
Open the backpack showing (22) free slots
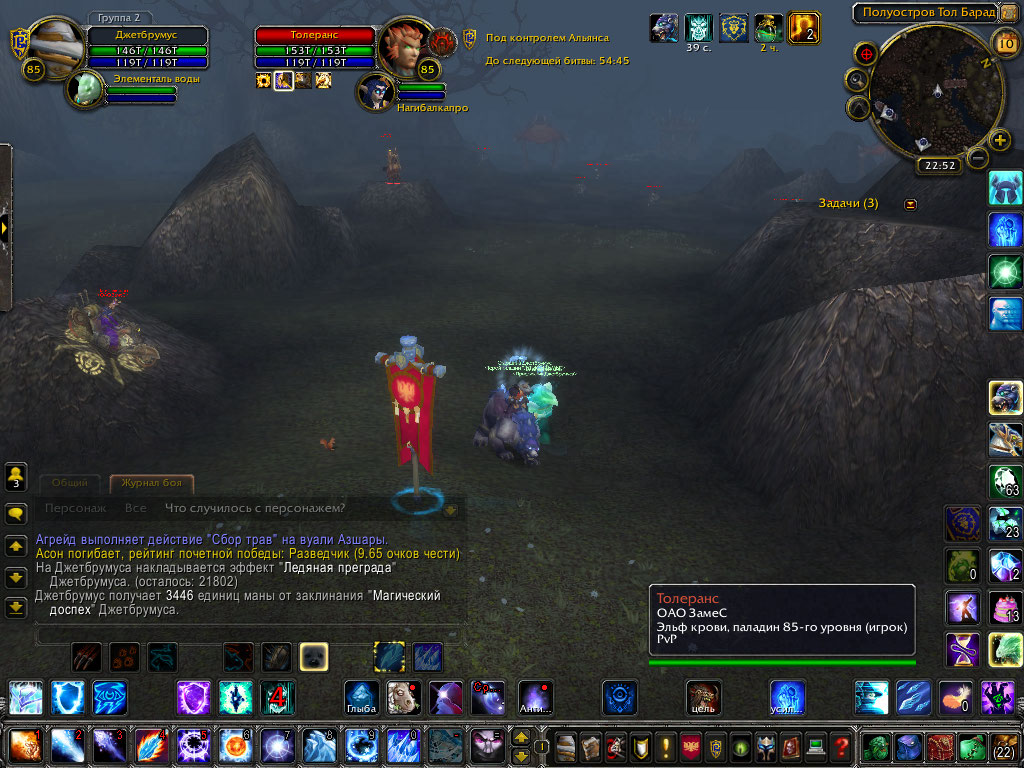1003,746
